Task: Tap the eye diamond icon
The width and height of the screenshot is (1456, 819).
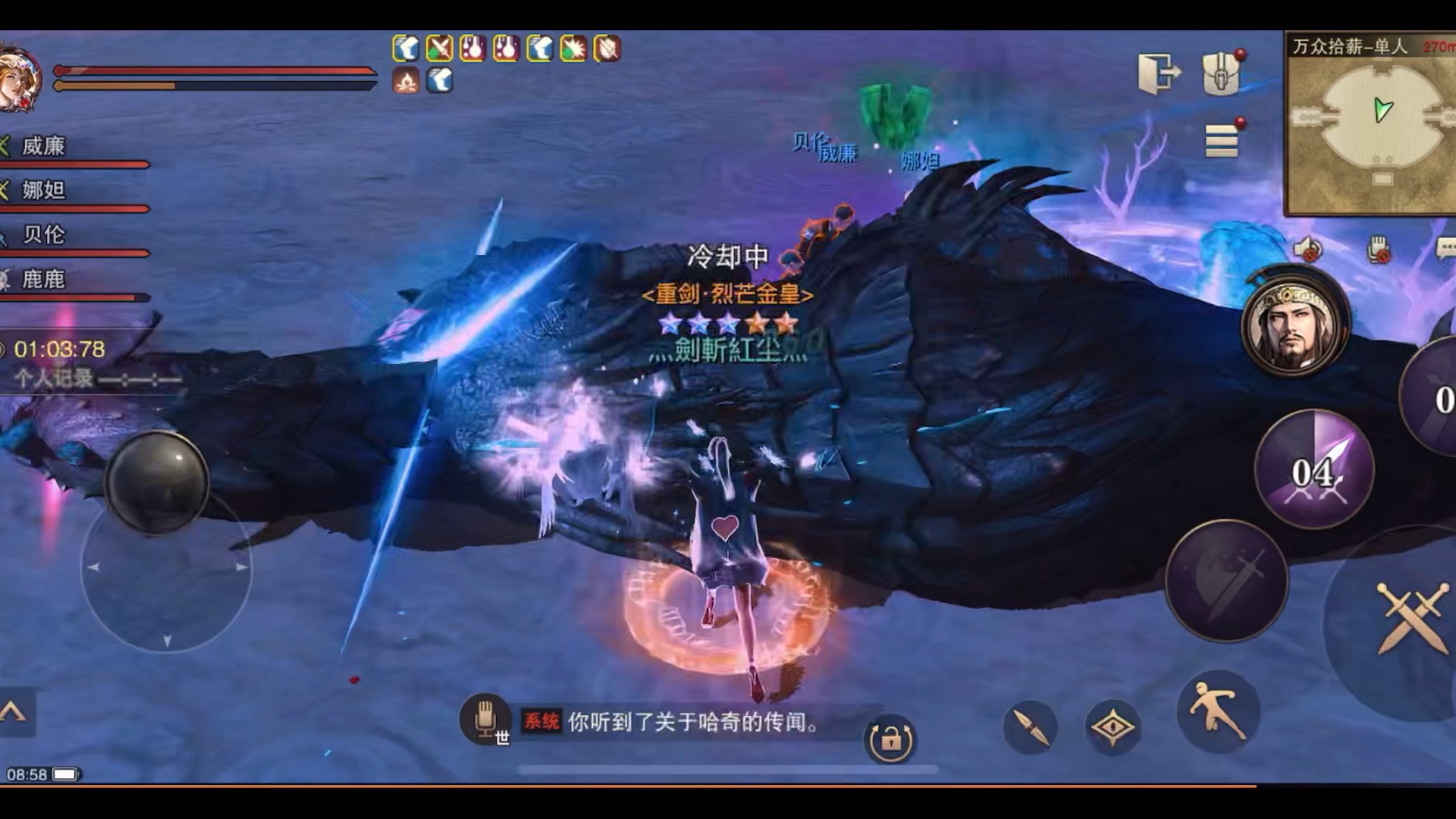Action: (1112, 727)
